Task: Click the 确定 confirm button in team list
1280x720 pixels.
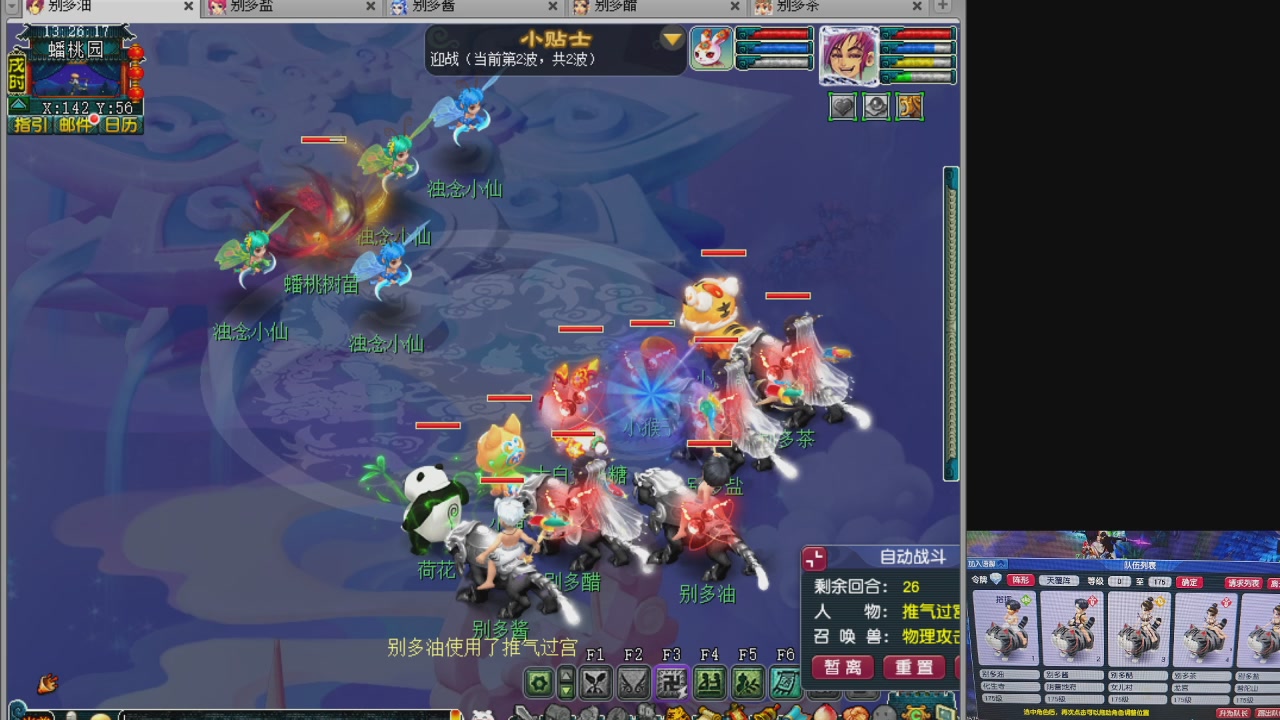Action: [1189, 582]
